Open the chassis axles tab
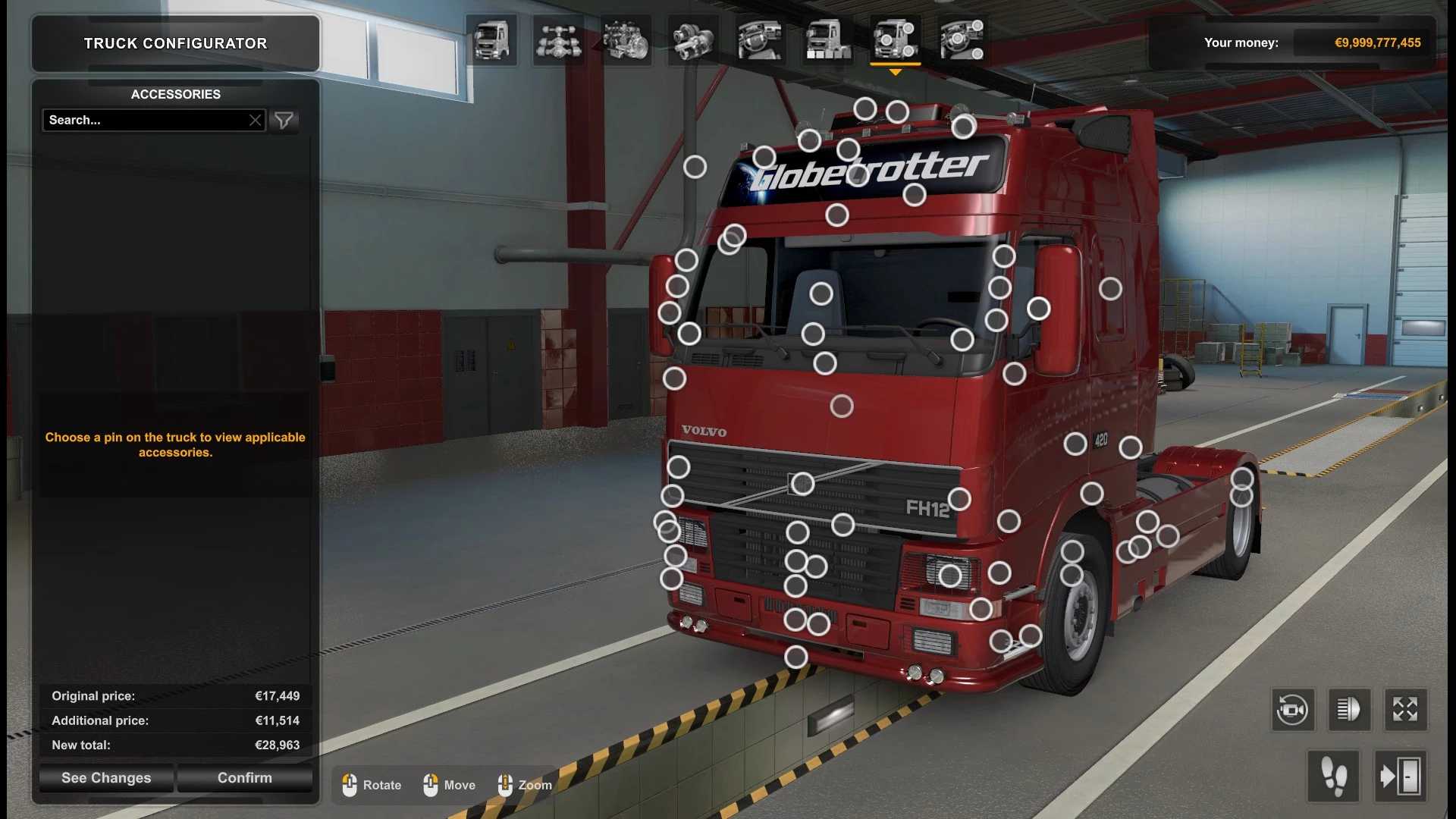 click(558, 40)
